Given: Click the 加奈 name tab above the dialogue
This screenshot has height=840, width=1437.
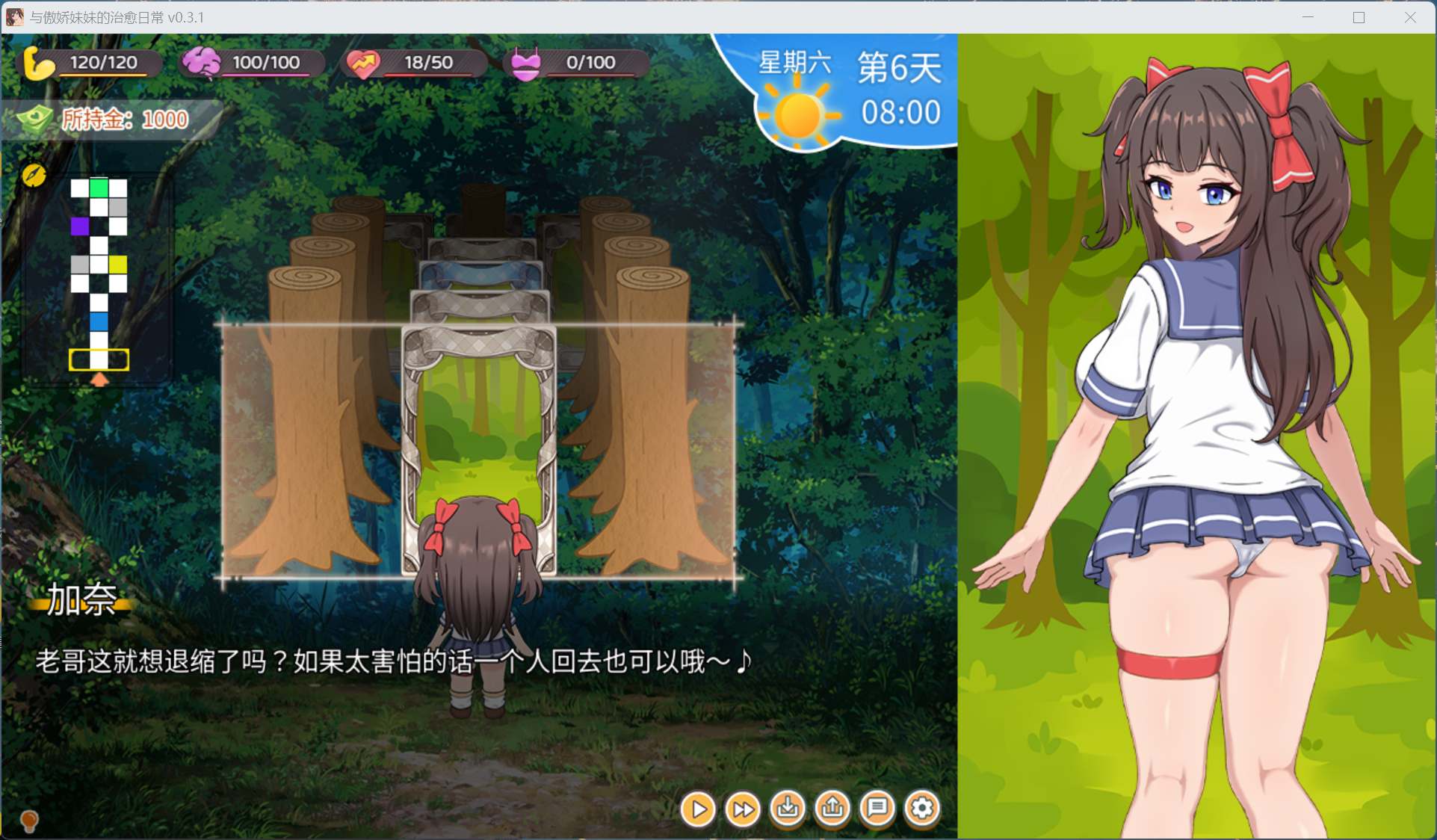Looking at the screenshot, I should [x=83, y=602].
